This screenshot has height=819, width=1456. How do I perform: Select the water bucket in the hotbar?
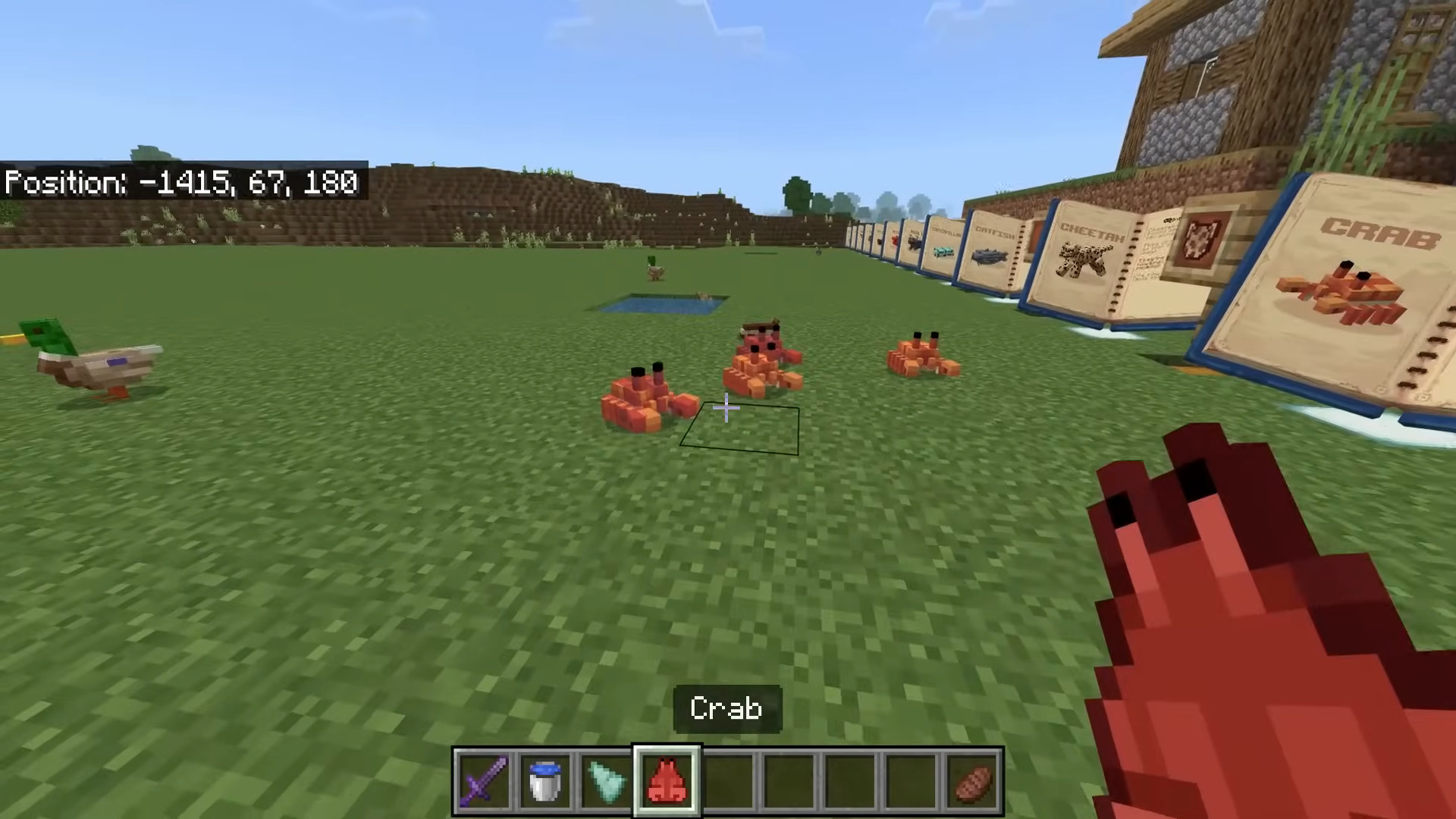(544, 780)
